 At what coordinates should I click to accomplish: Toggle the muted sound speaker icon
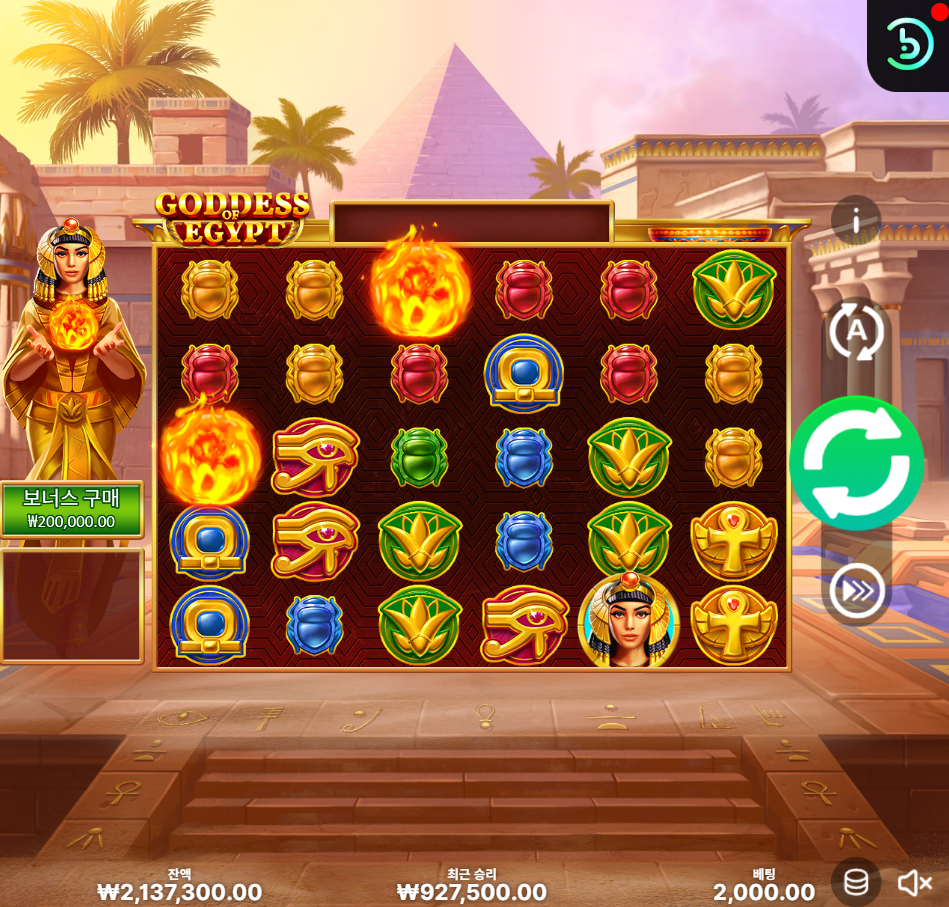pyautogui.click(x=914, y=882)
